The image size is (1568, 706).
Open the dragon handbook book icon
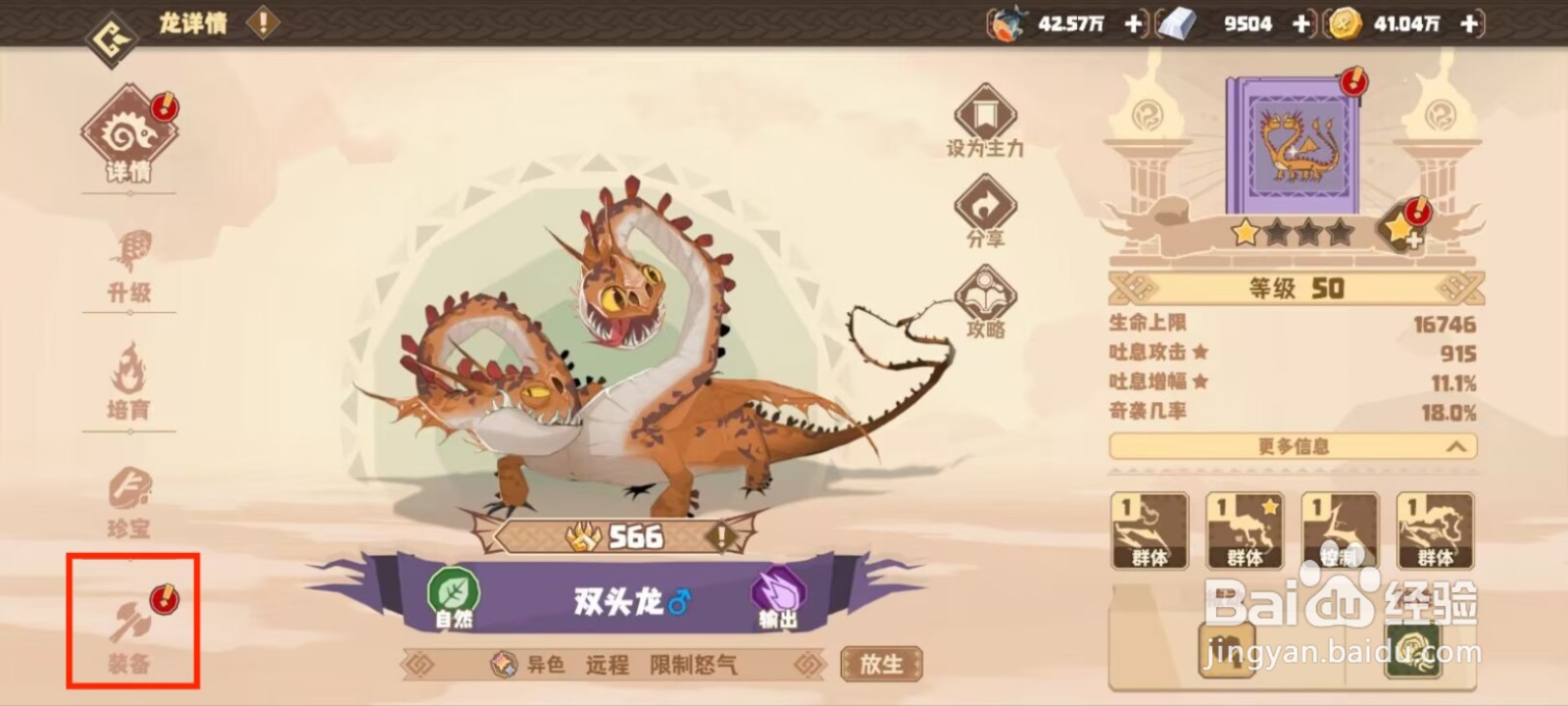click(1296, 147)
